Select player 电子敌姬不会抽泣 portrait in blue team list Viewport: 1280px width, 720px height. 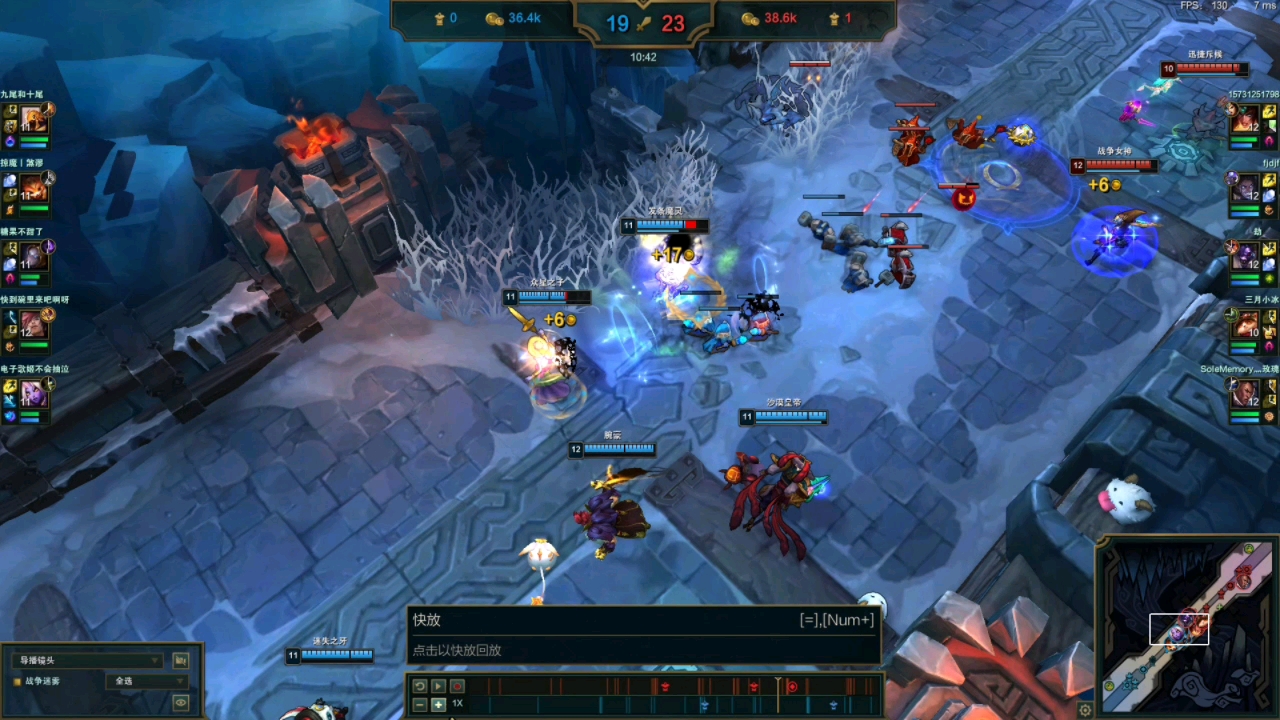[33, 394]
